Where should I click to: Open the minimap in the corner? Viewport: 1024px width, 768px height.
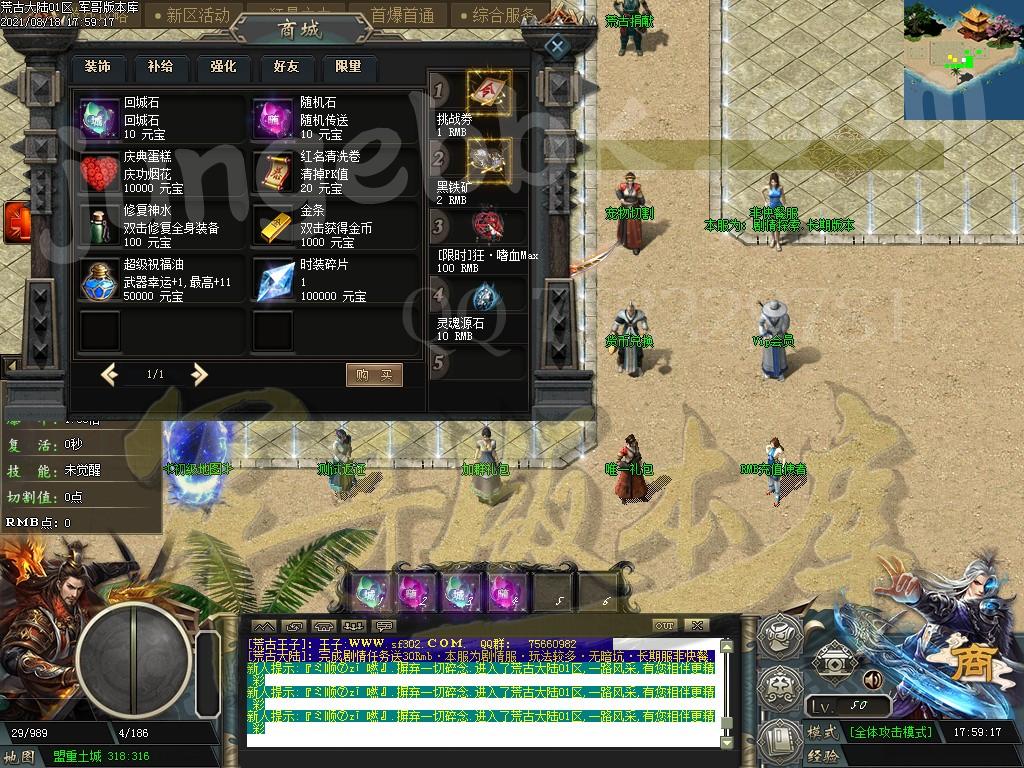963,60
